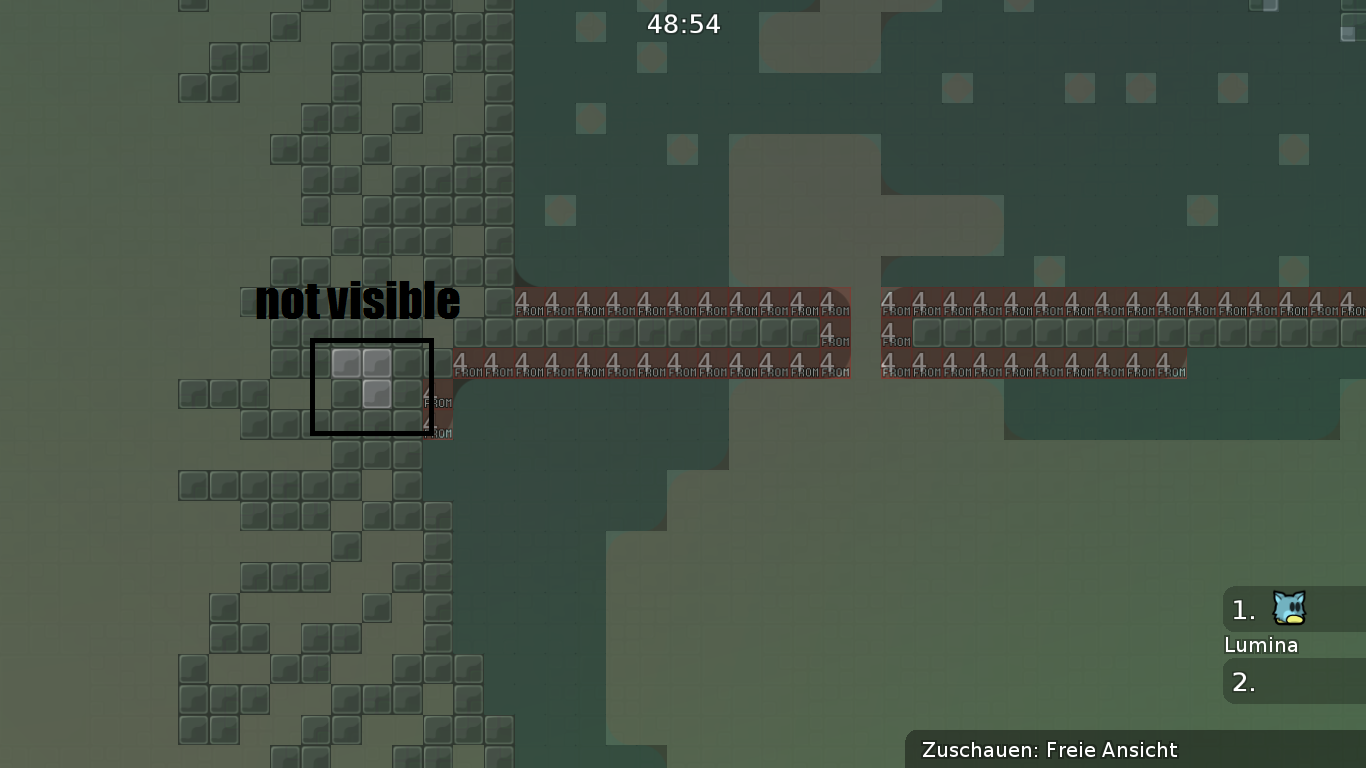Open the Lumina player name entry

click(1261, 645)
